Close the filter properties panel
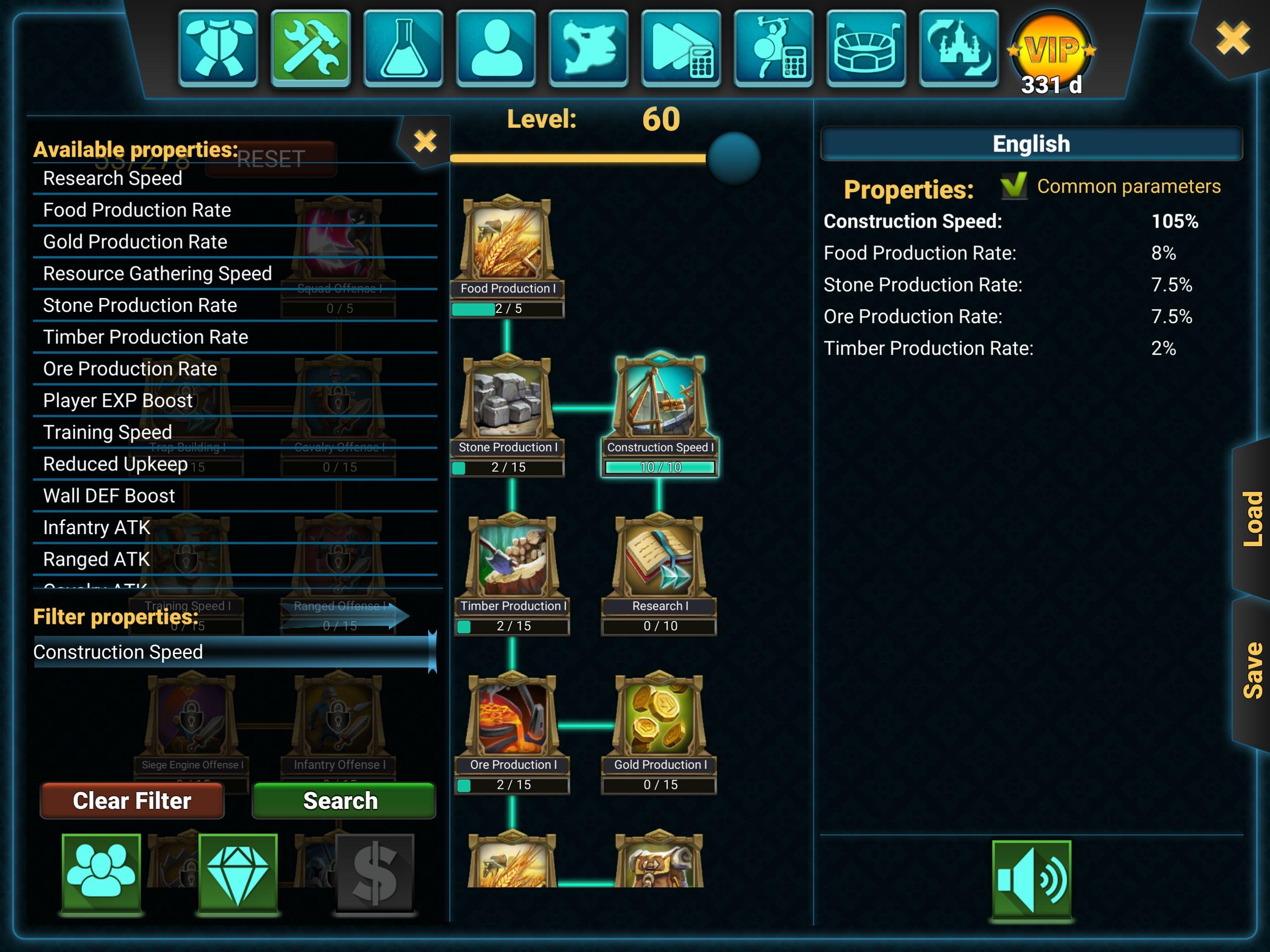The image size is (1270, 952). pos(425,141)
